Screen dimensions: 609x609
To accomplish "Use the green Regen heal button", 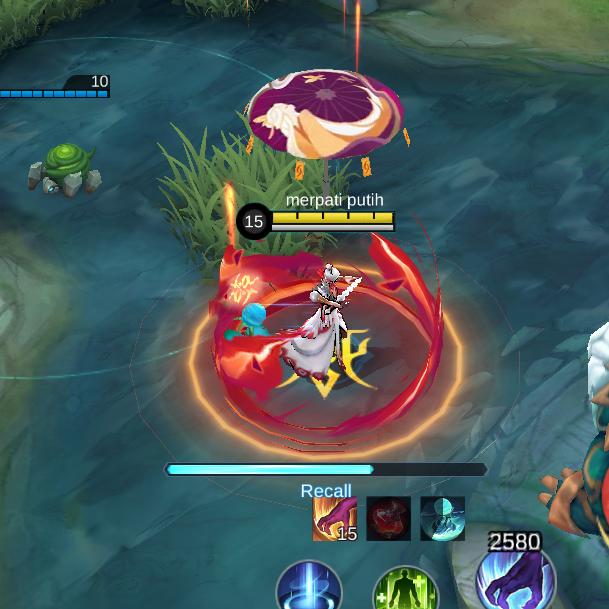I will pos(405,590).
